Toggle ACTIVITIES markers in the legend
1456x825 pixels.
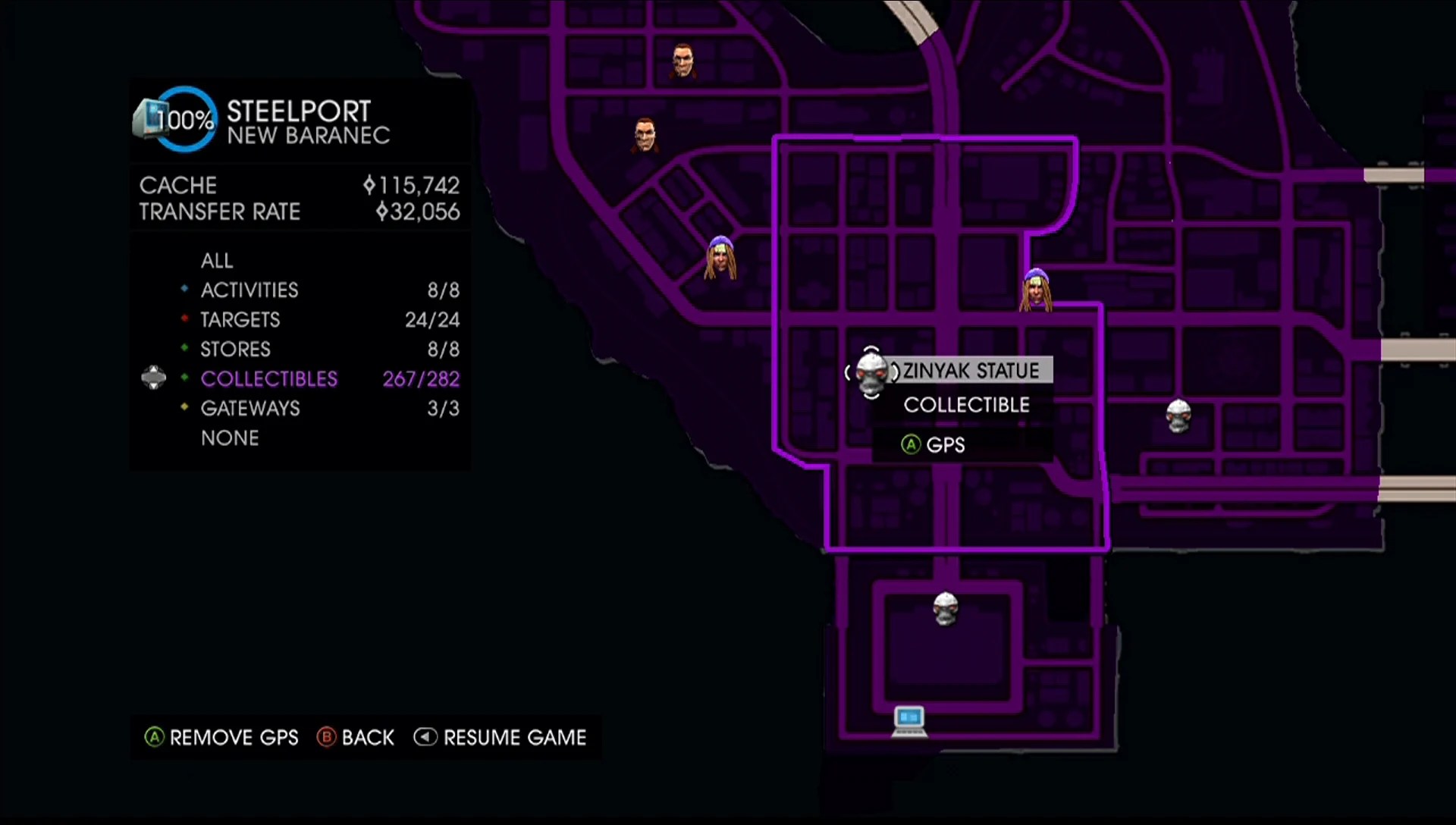249,290
